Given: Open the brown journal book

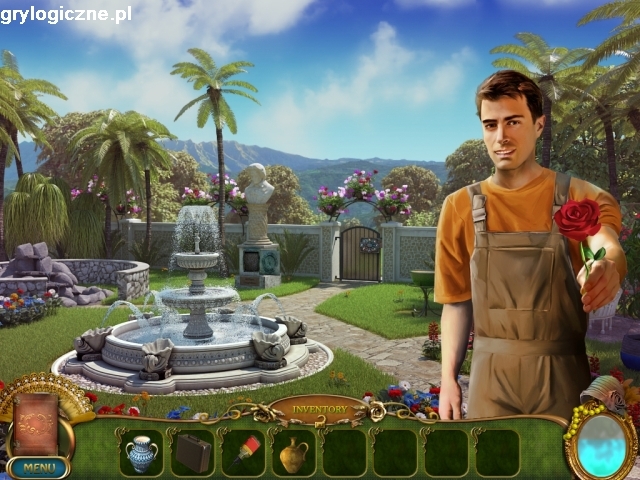Looking at the screenshot, I should pyautogui.click(x=35, y=424).
